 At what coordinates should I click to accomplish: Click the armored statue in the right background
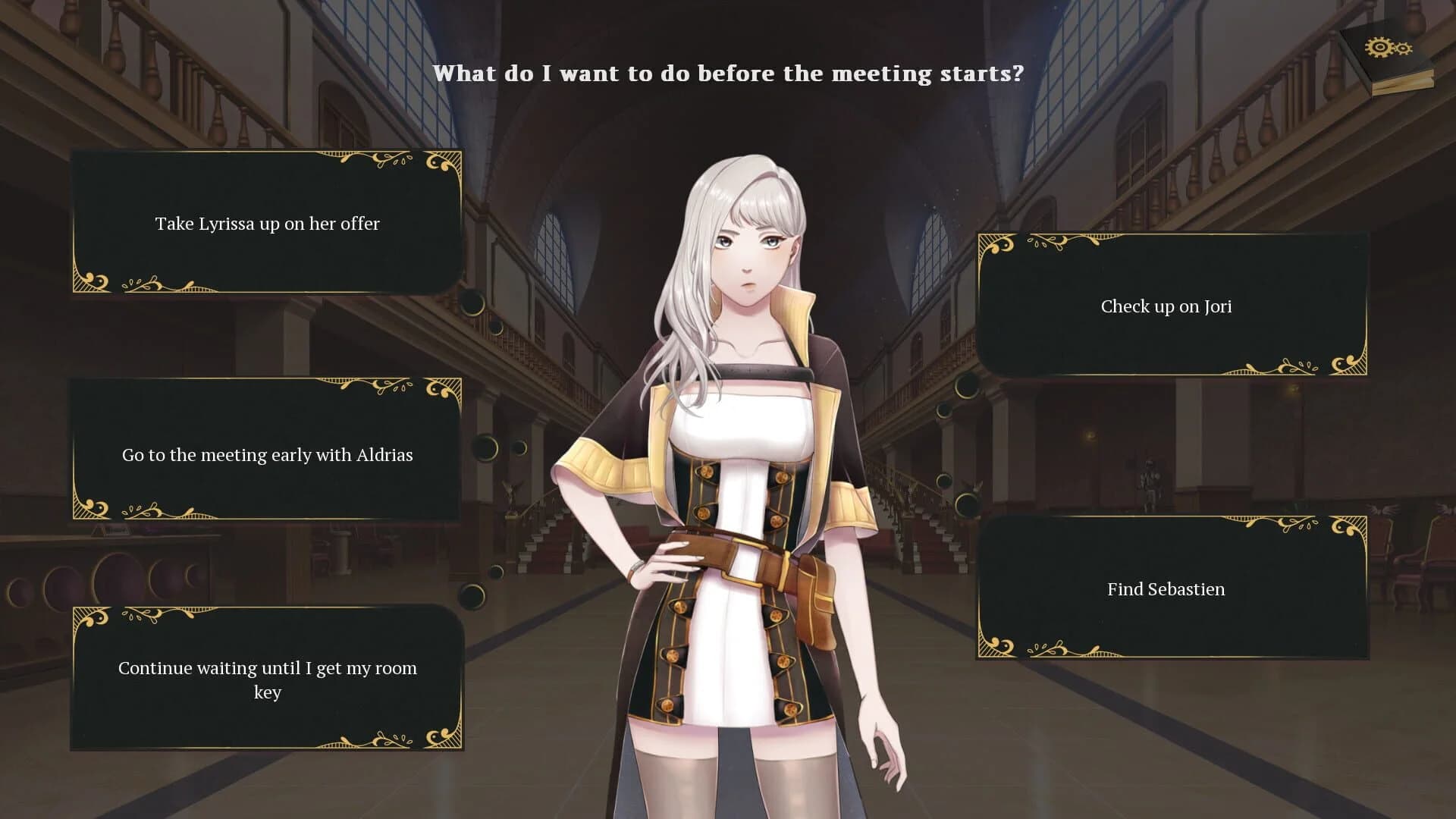[1150, 480]
